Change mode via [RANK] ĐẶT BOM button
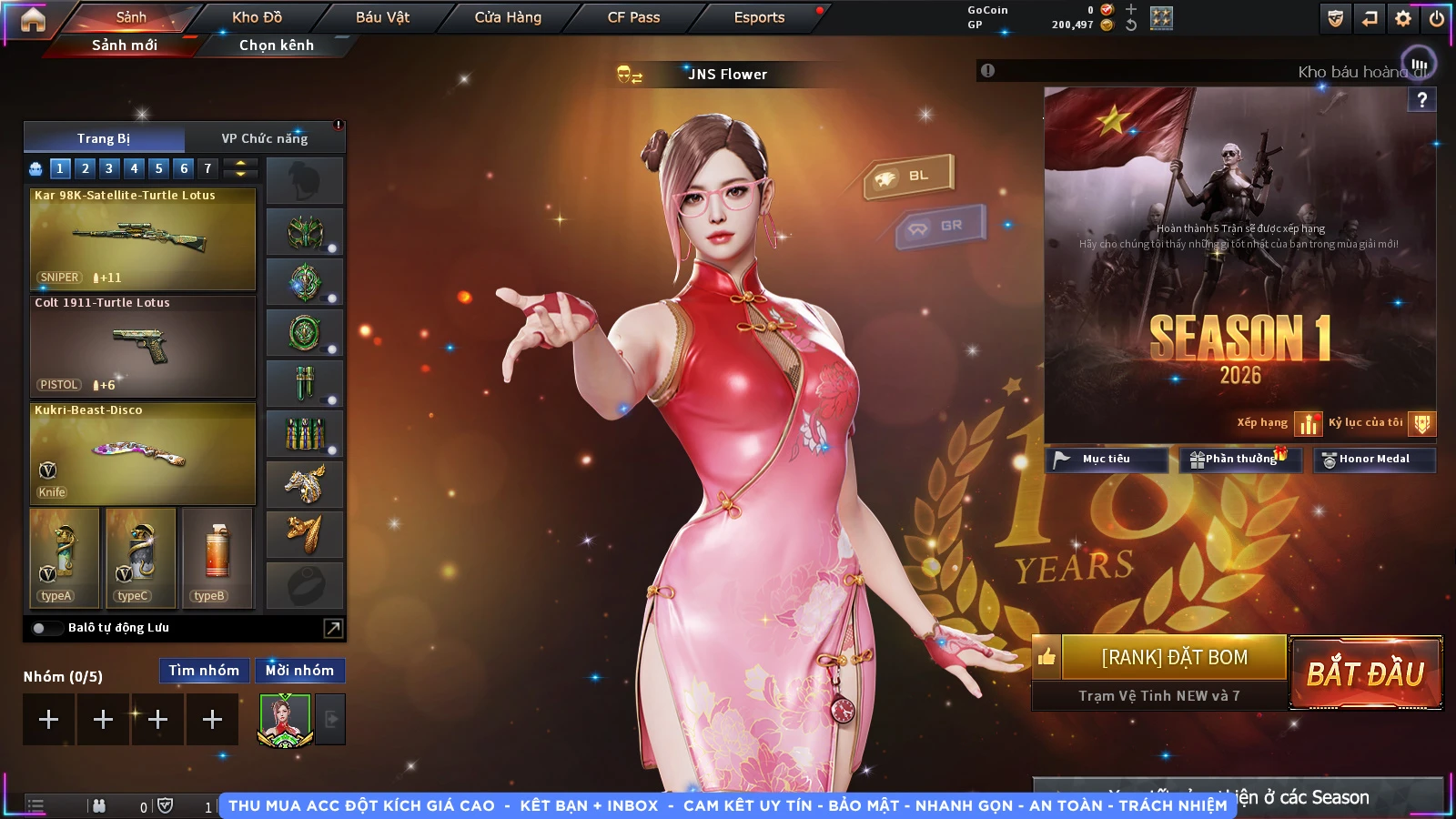 pyautogui.click(x=1174, y=657)
